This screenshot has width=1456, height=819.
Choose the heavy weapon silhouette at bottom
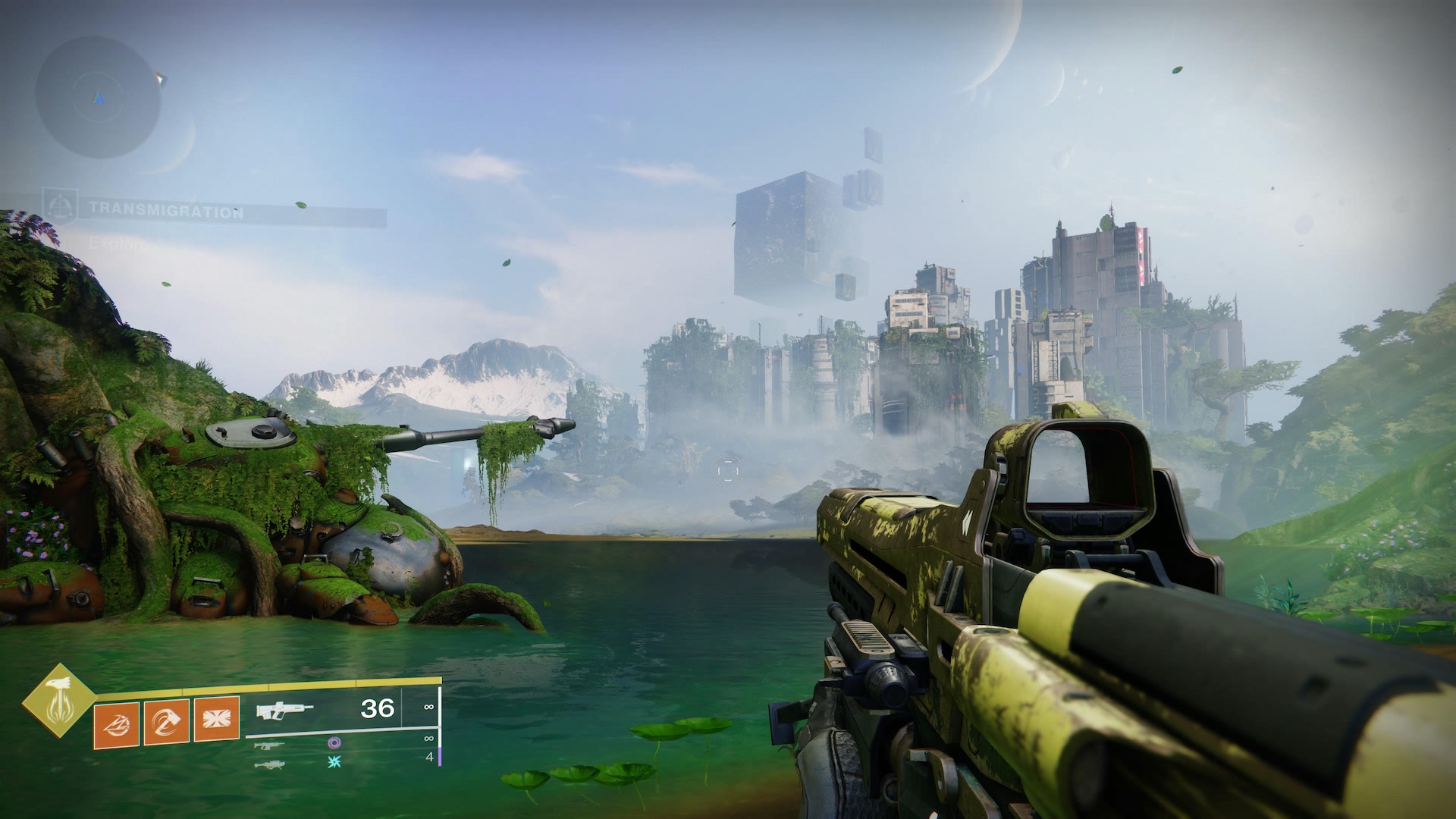click(x=268, y=764)
